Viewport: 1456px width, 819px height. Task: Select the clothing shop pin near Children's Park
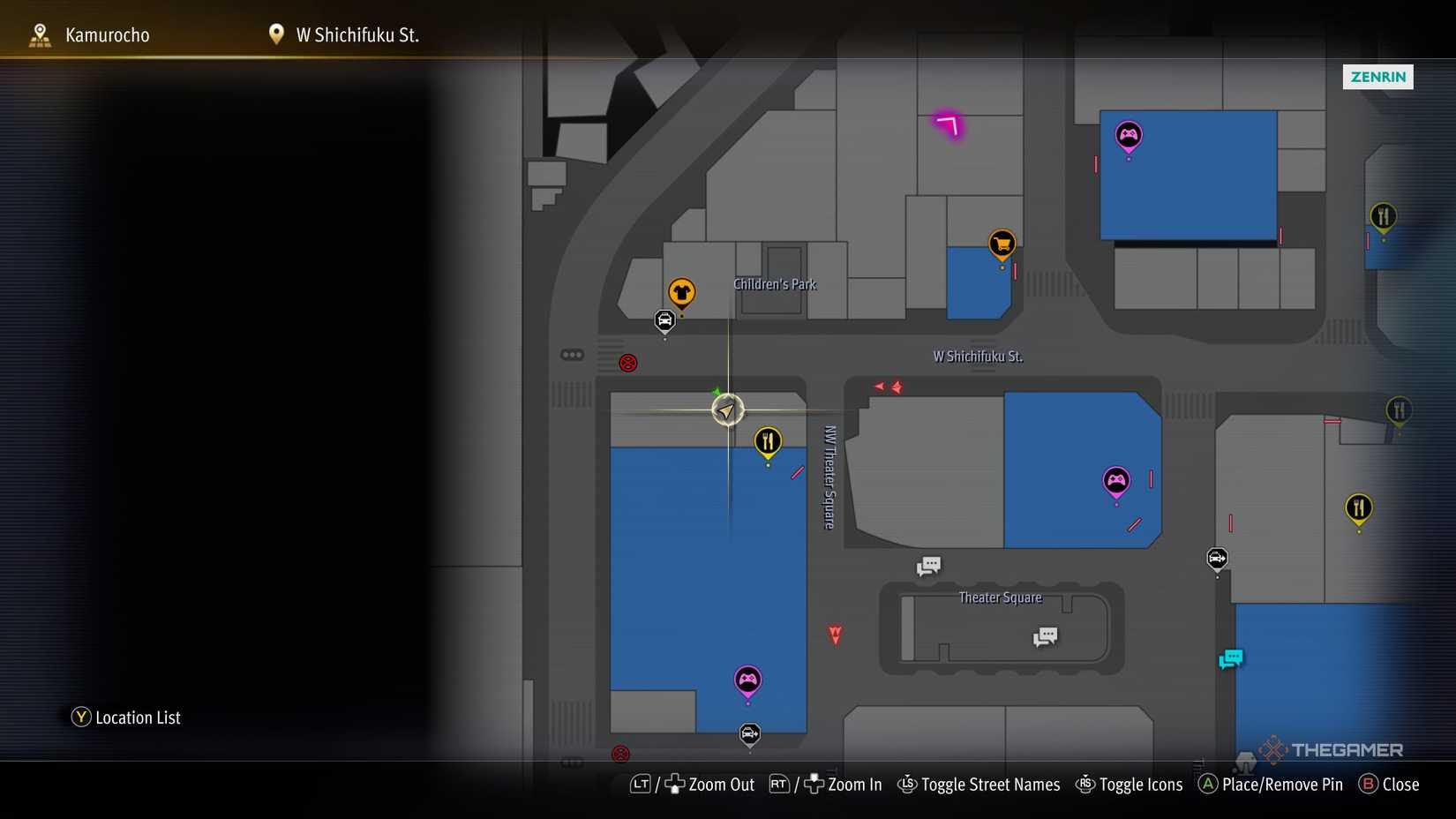[681, 291]
